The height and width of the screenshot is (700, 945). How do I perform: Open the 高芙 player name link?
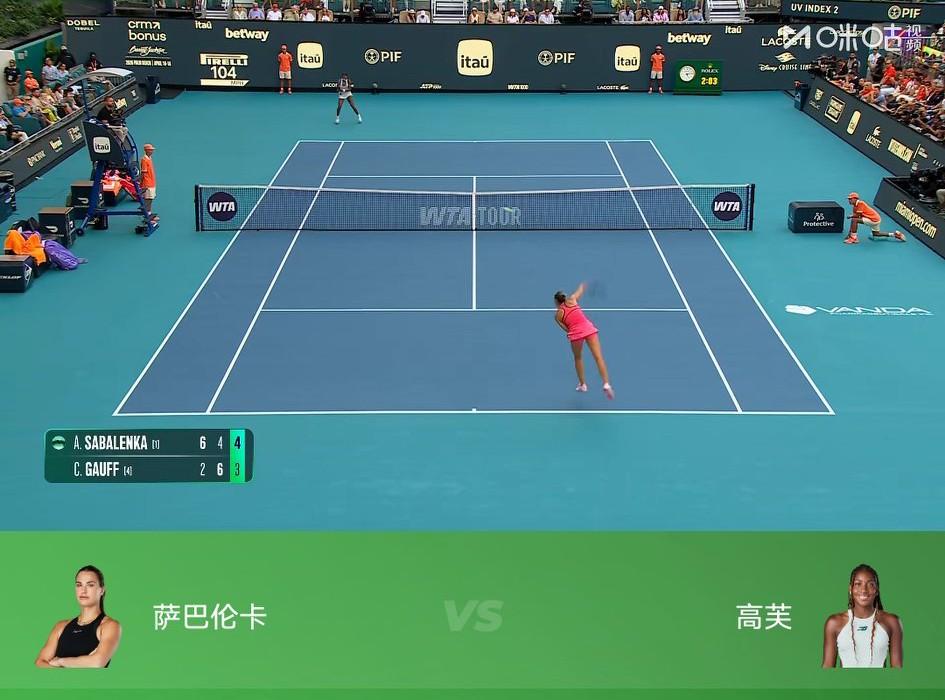coord(764,617)
